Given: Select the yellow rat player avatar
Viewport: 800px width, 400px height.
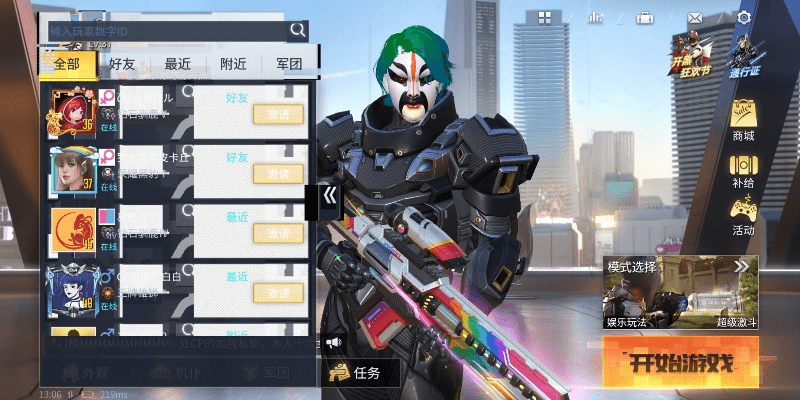Looking at the screenshot, I should (x=72, y=231).
